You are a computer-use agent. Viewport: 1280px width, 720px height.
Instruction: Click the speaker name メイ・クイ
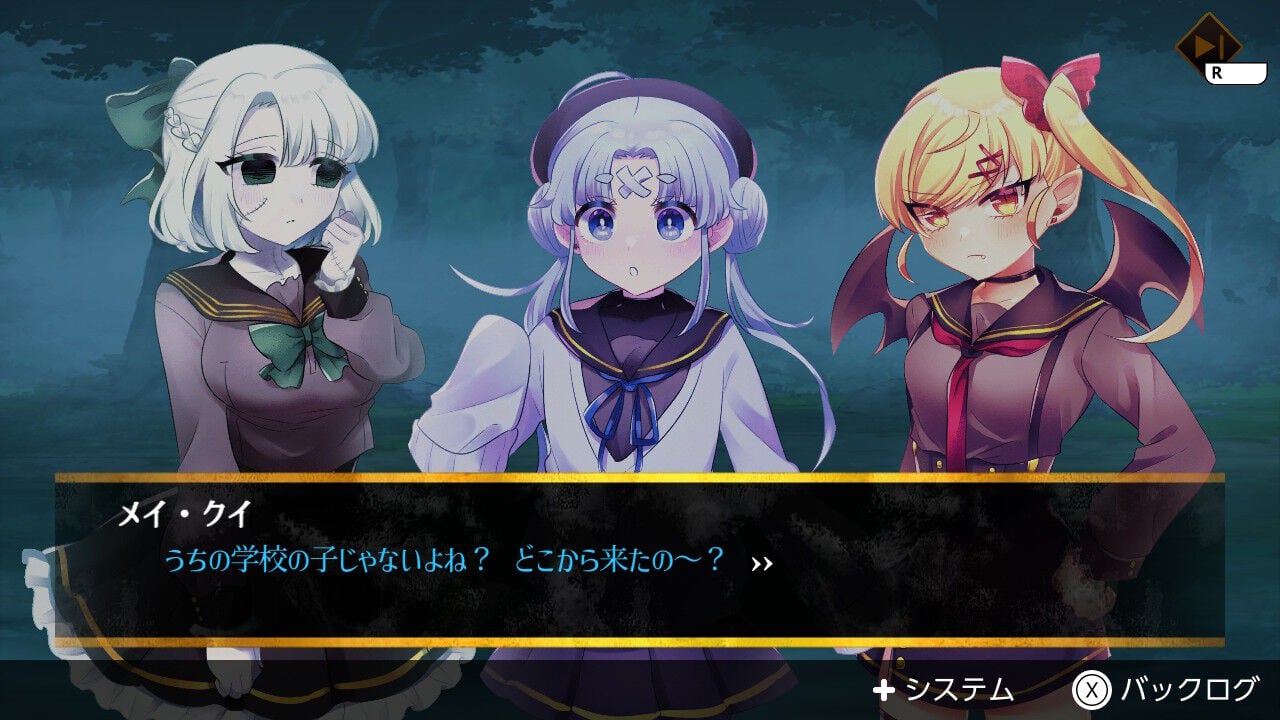click(181, 512)
